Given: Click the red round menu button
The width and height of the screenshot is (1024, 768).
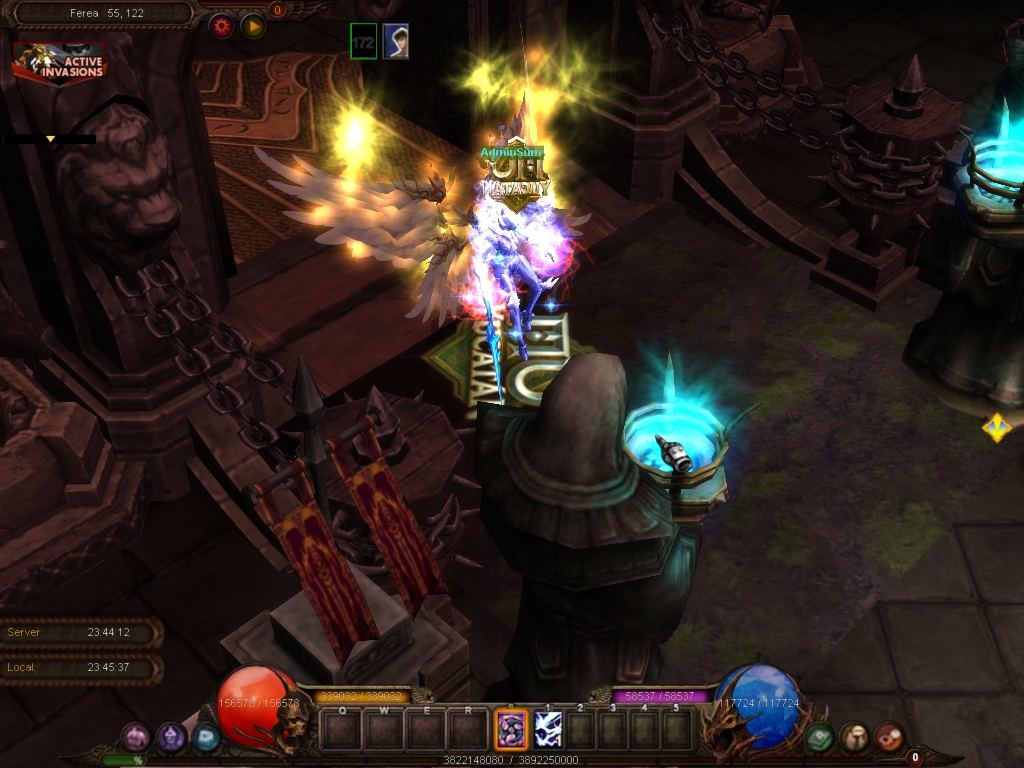Looking at the screenshot, I should (x=889, y=738).
